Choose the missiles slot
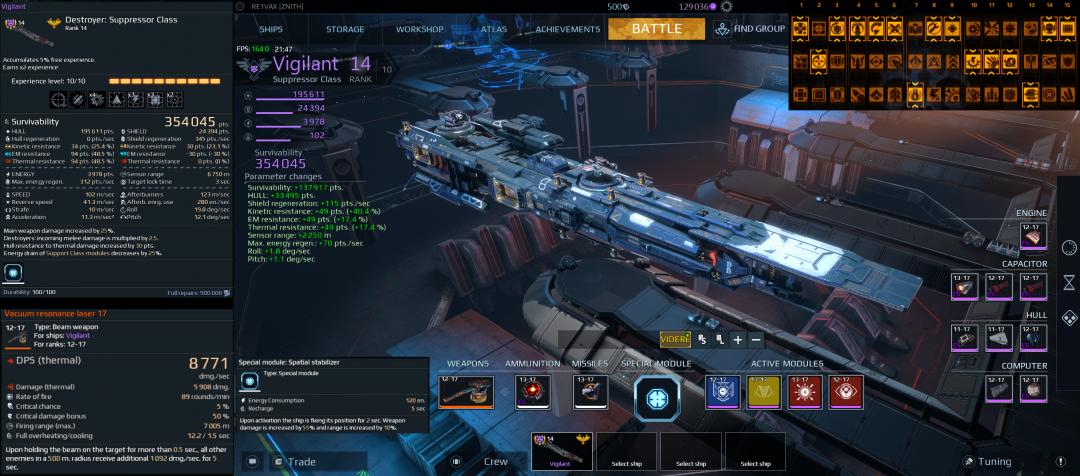 coord(589,392)
